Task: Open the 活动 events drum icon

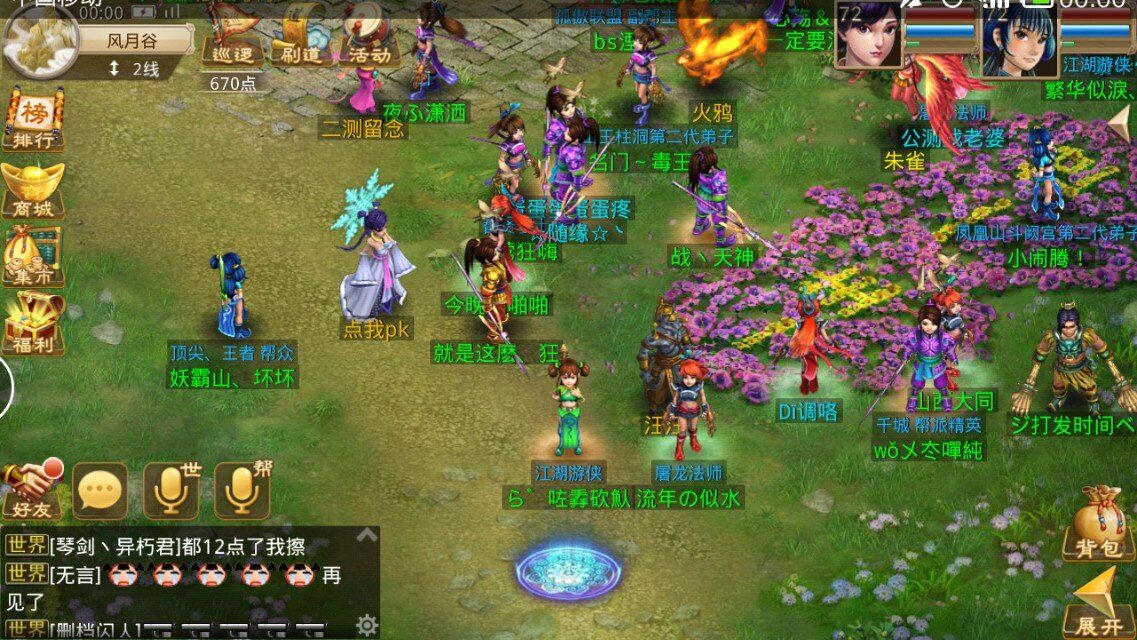Action: [368, 40]
